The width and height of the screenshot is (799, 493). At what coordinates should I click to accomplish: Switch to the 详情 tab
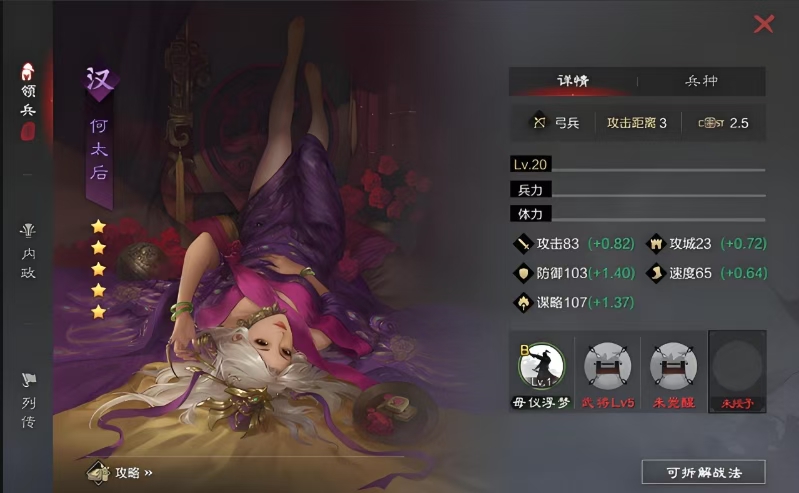click(x=573, y=81)
